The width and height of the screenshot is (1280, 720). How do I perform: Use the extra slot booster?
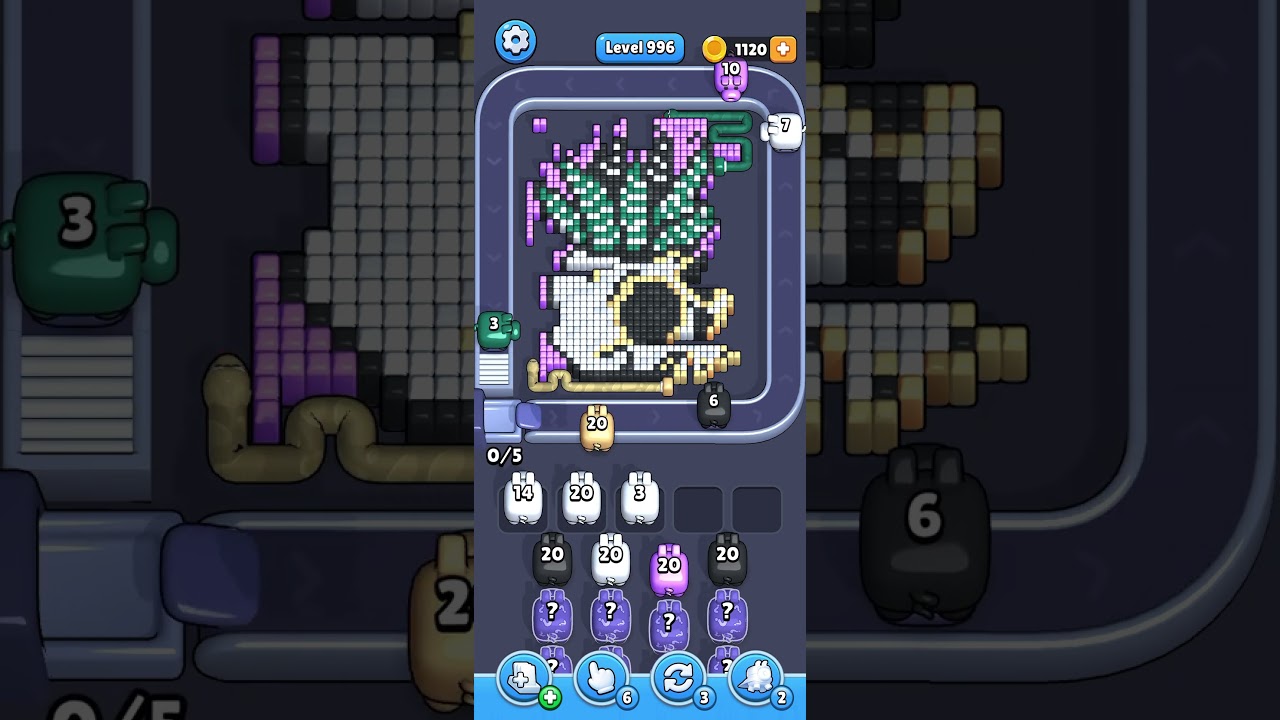coord(525,680)
